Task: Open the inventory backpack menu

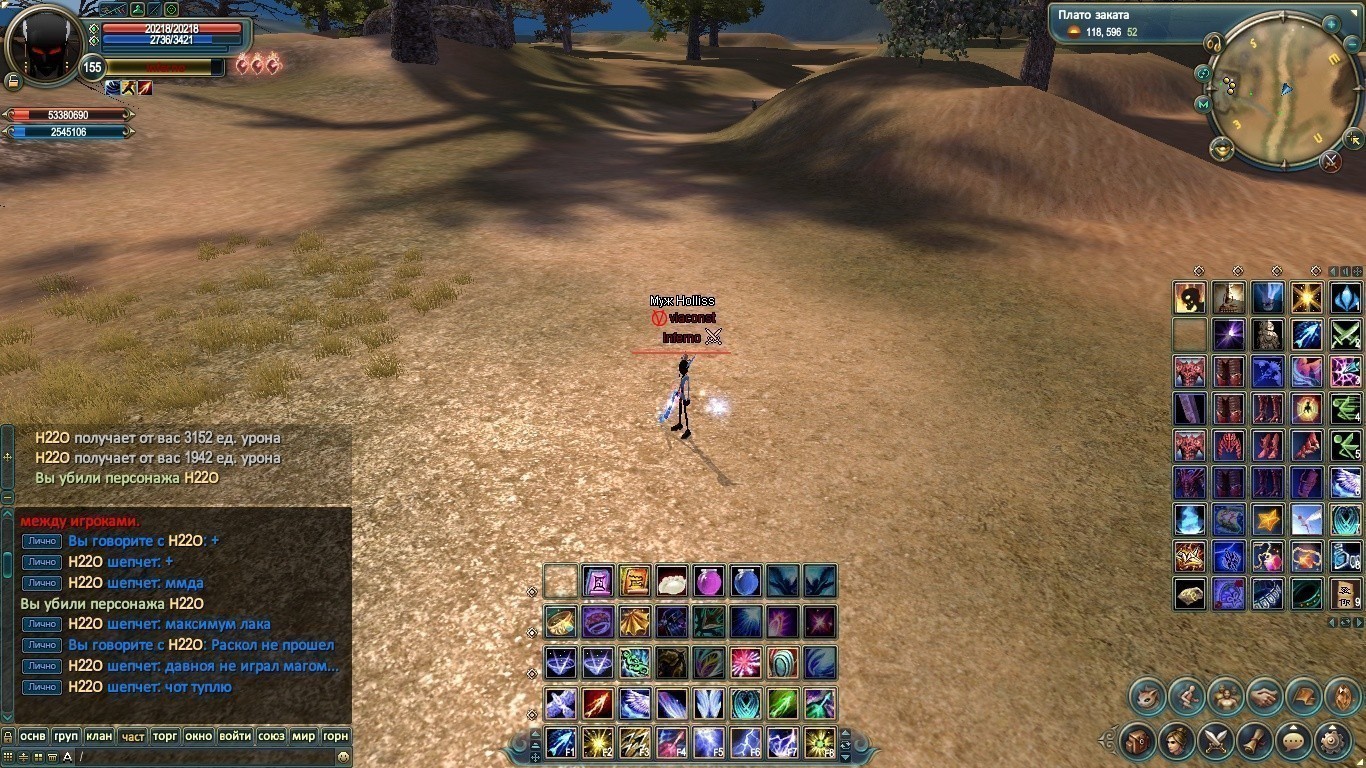Action: tap(1138, 741)
